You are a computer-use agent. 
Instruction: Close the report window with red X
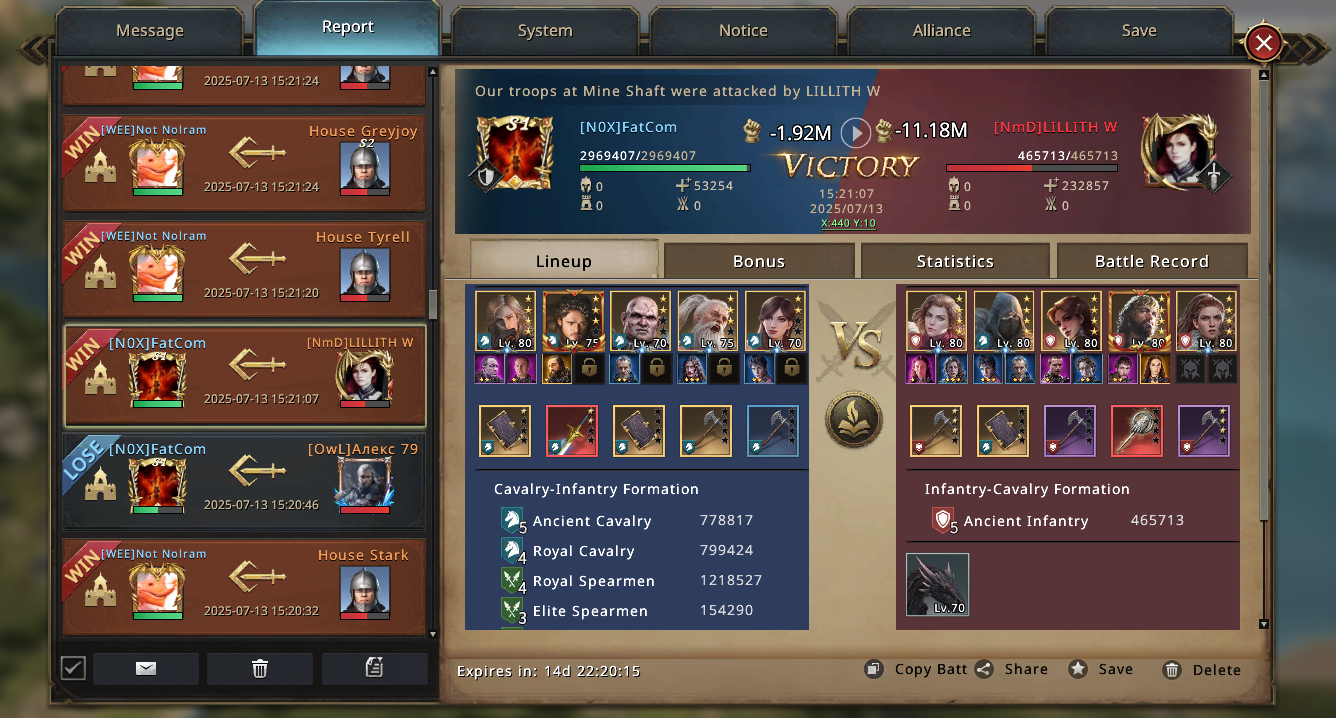[1264, 43]
